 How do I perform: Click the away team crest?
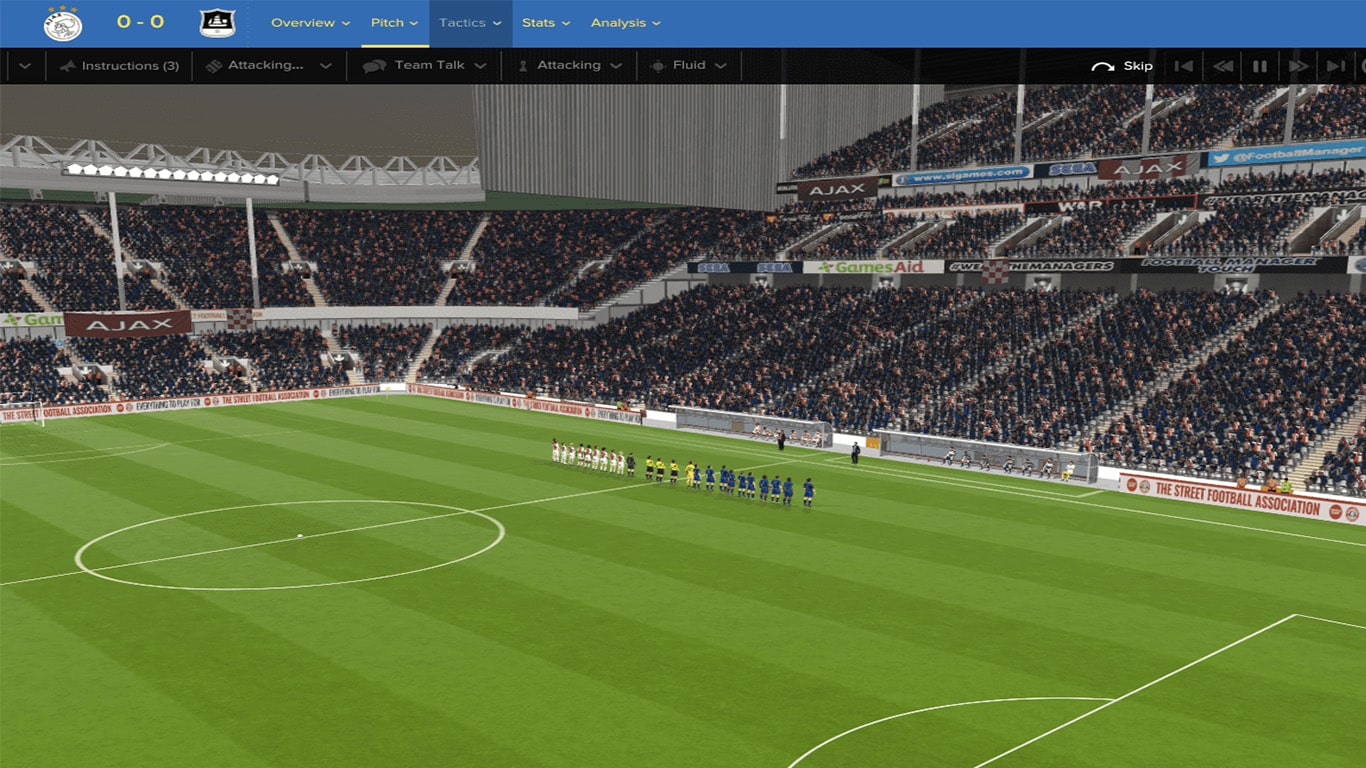pyautogui.click(x=218, y=22)
